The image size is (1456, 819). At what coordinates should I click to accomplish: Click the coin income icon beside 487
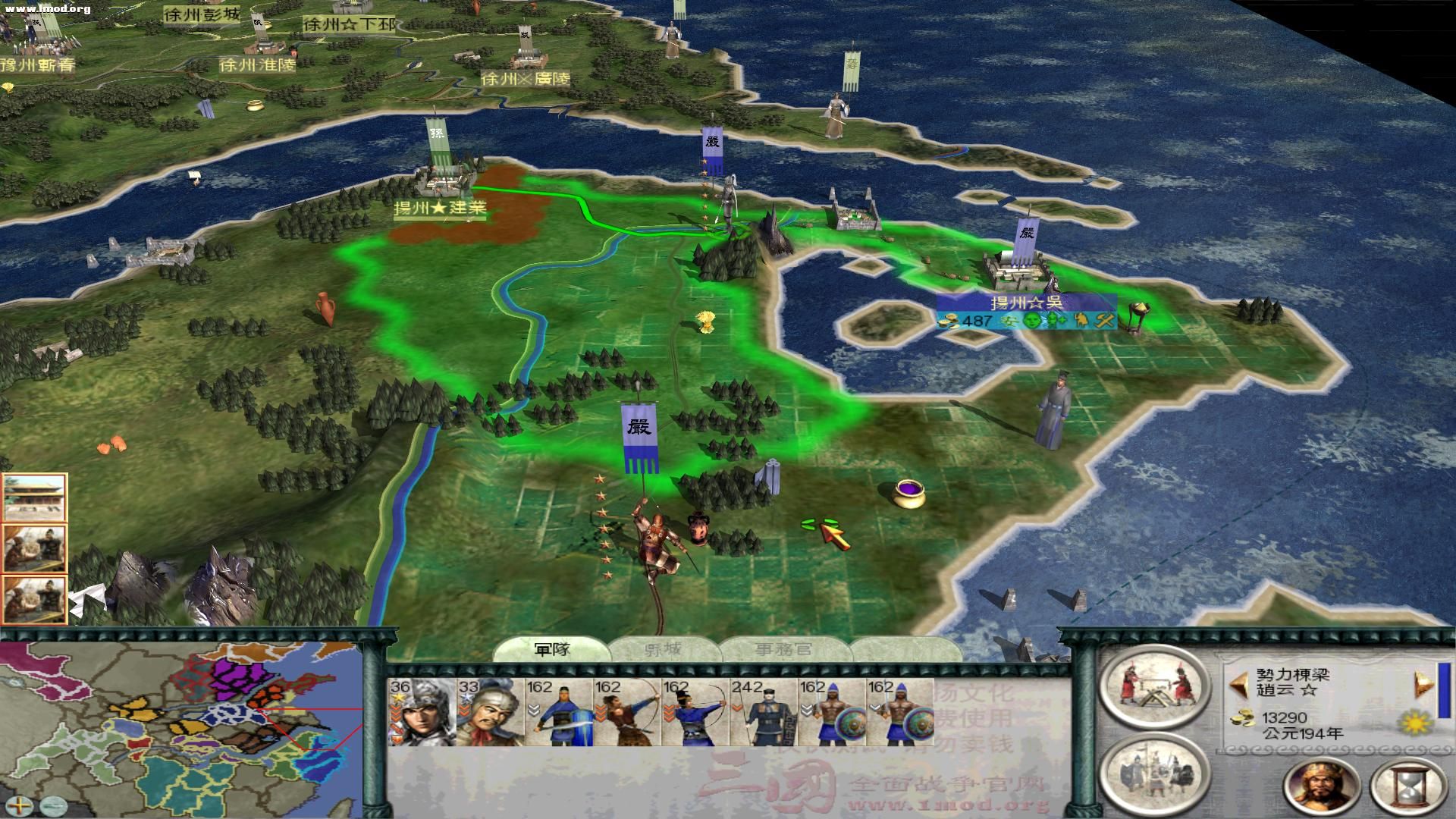948,322
